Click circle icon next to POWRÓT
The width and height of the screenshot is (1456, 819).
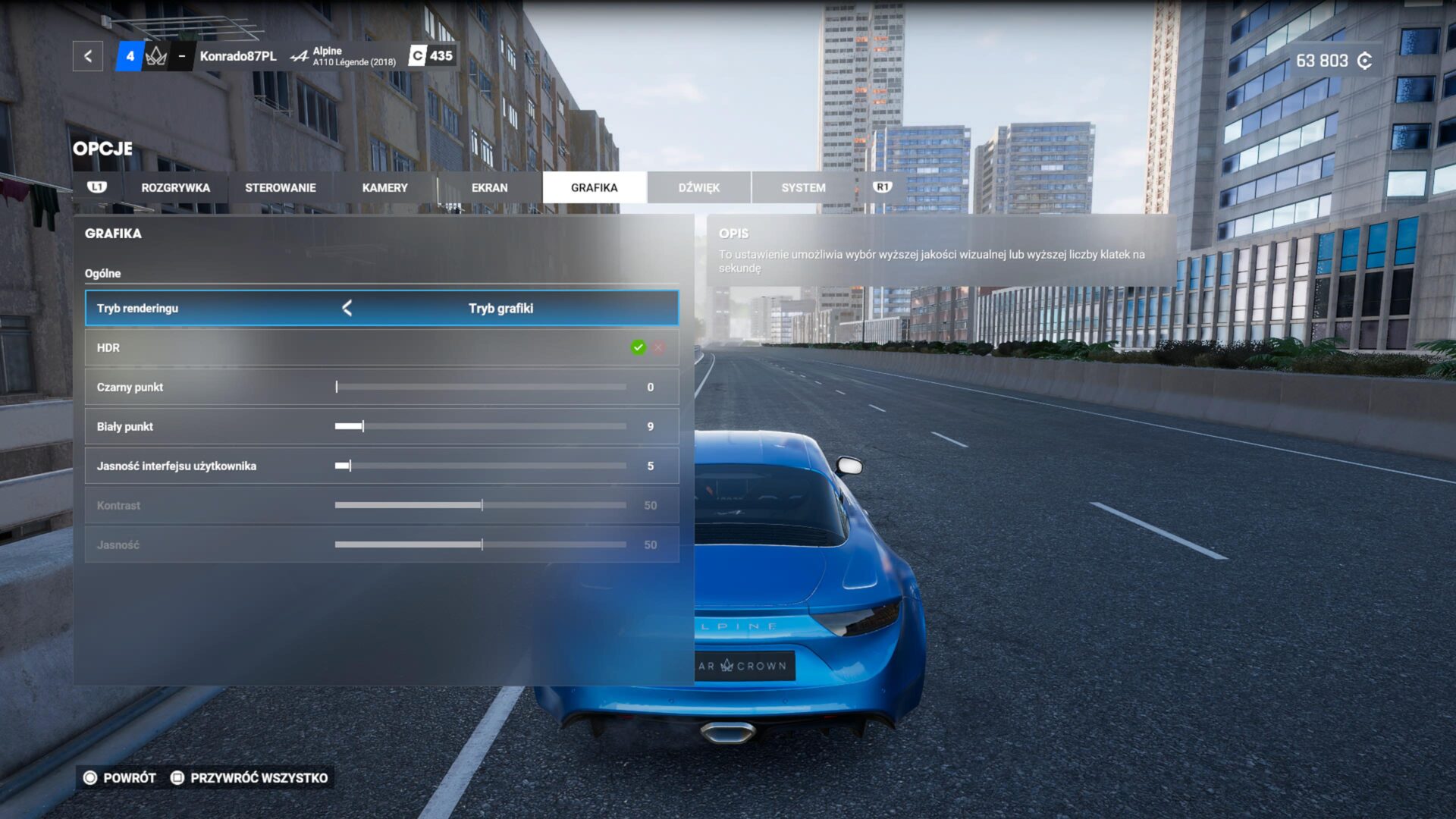90,777
